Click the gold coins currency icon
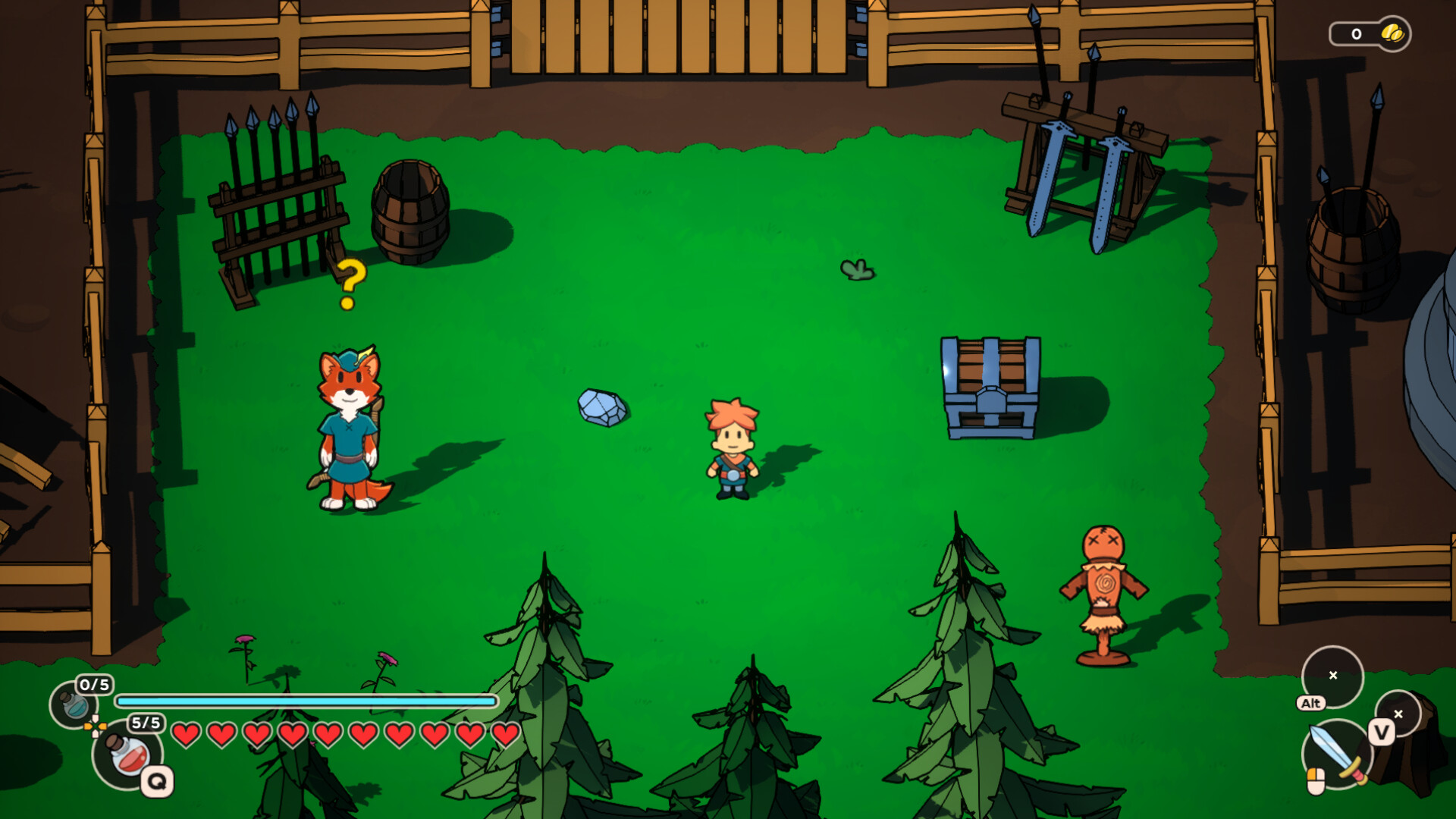 [x=1393, y=33]
